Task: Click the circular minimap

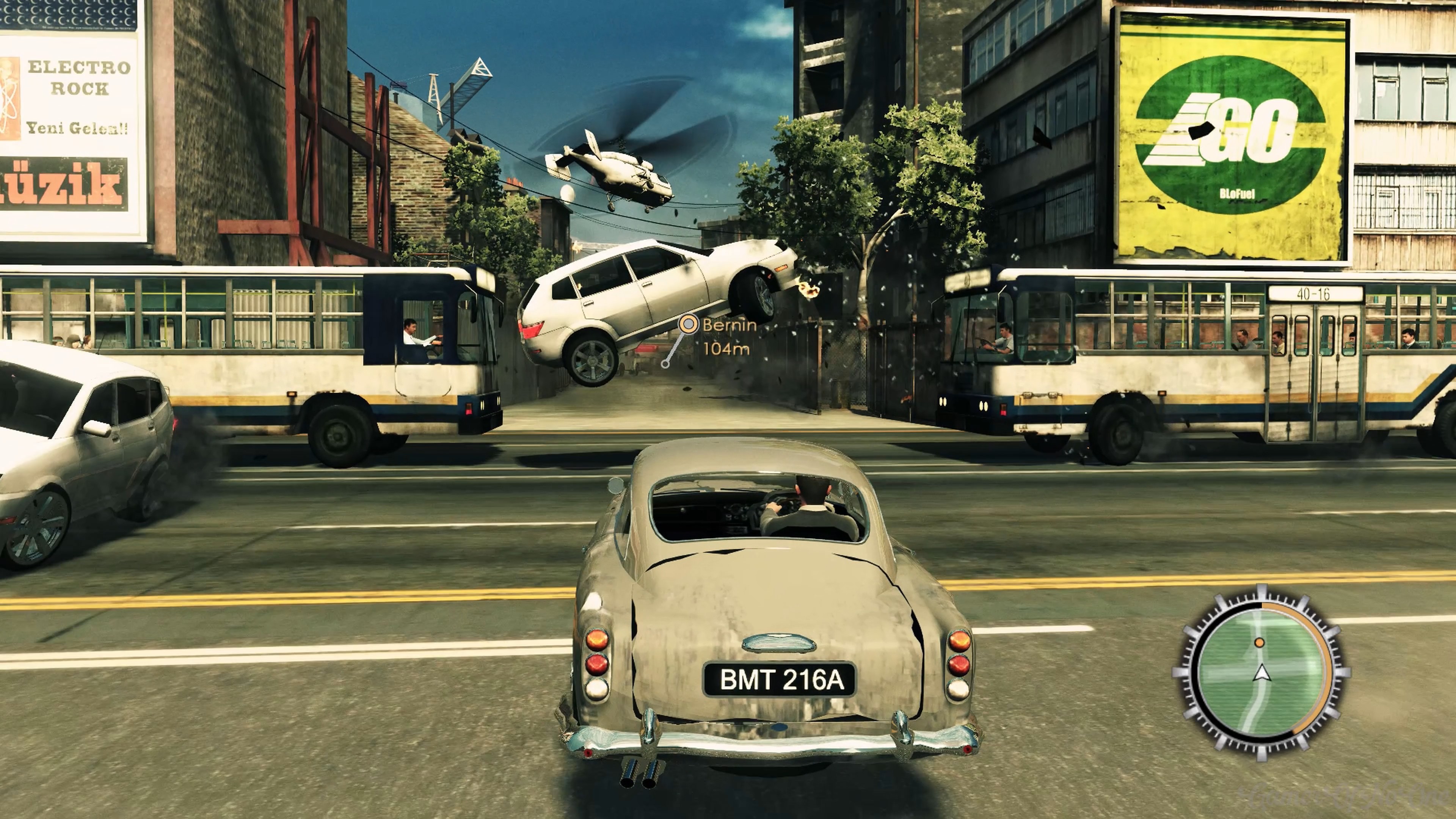Action: tap(1260, 673)
